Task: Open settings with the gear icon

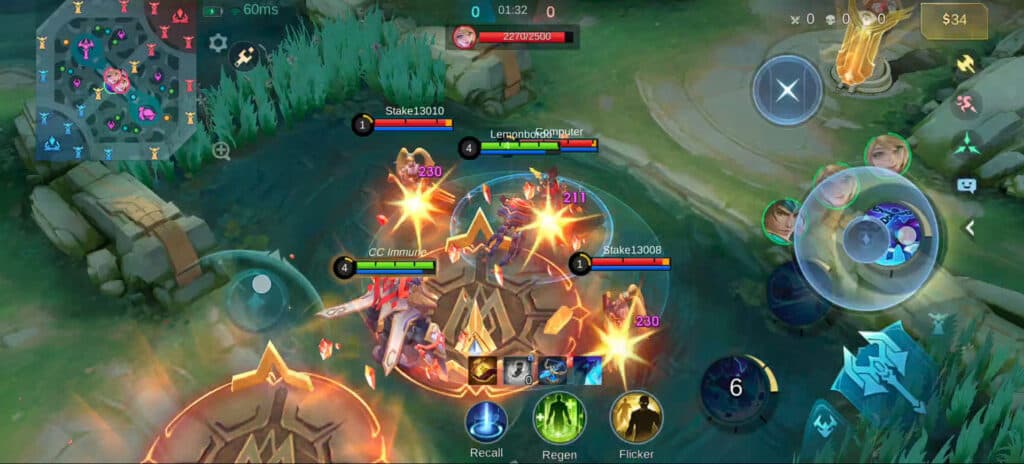Action: [x=218, y=43]
